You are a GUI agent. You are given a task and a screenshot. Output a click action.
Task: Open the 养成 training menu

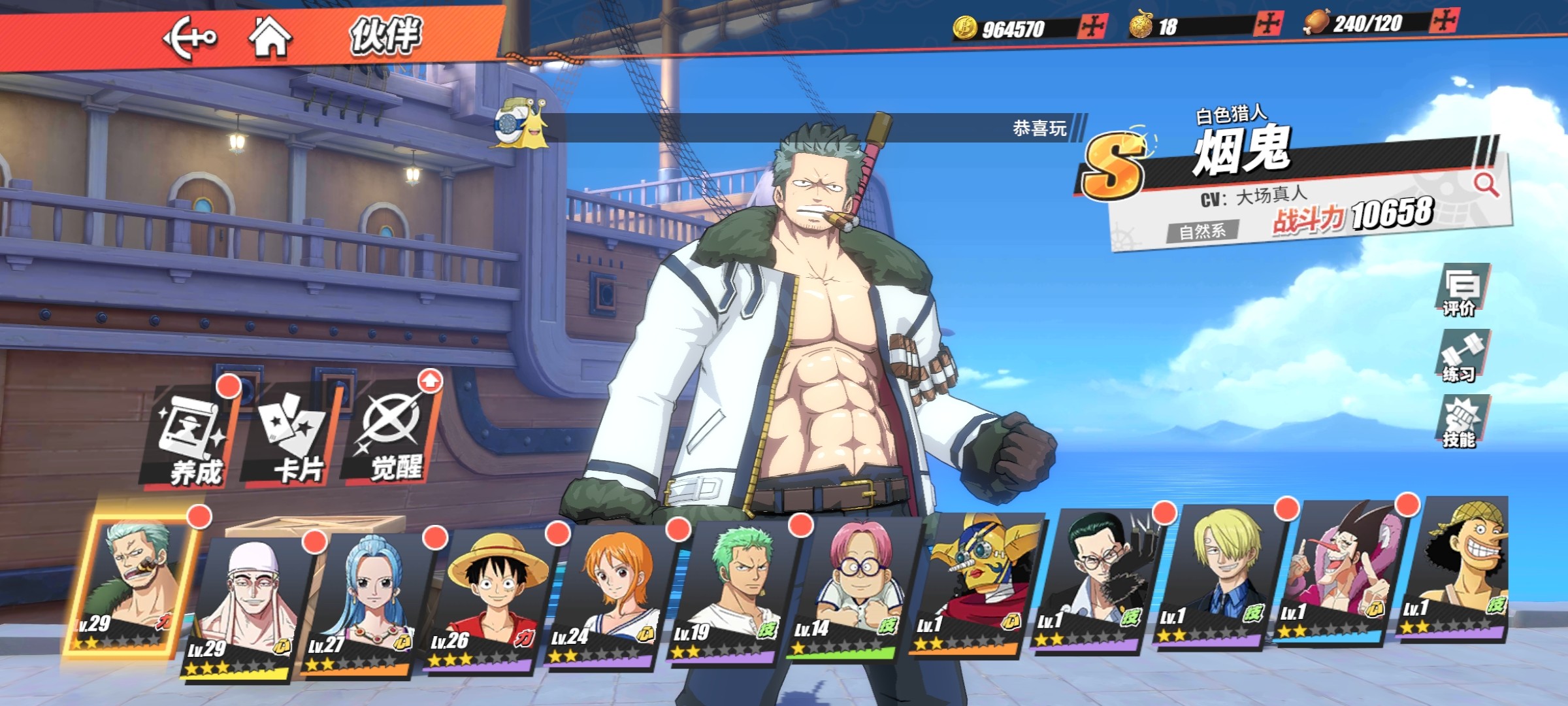click(194, 437)
